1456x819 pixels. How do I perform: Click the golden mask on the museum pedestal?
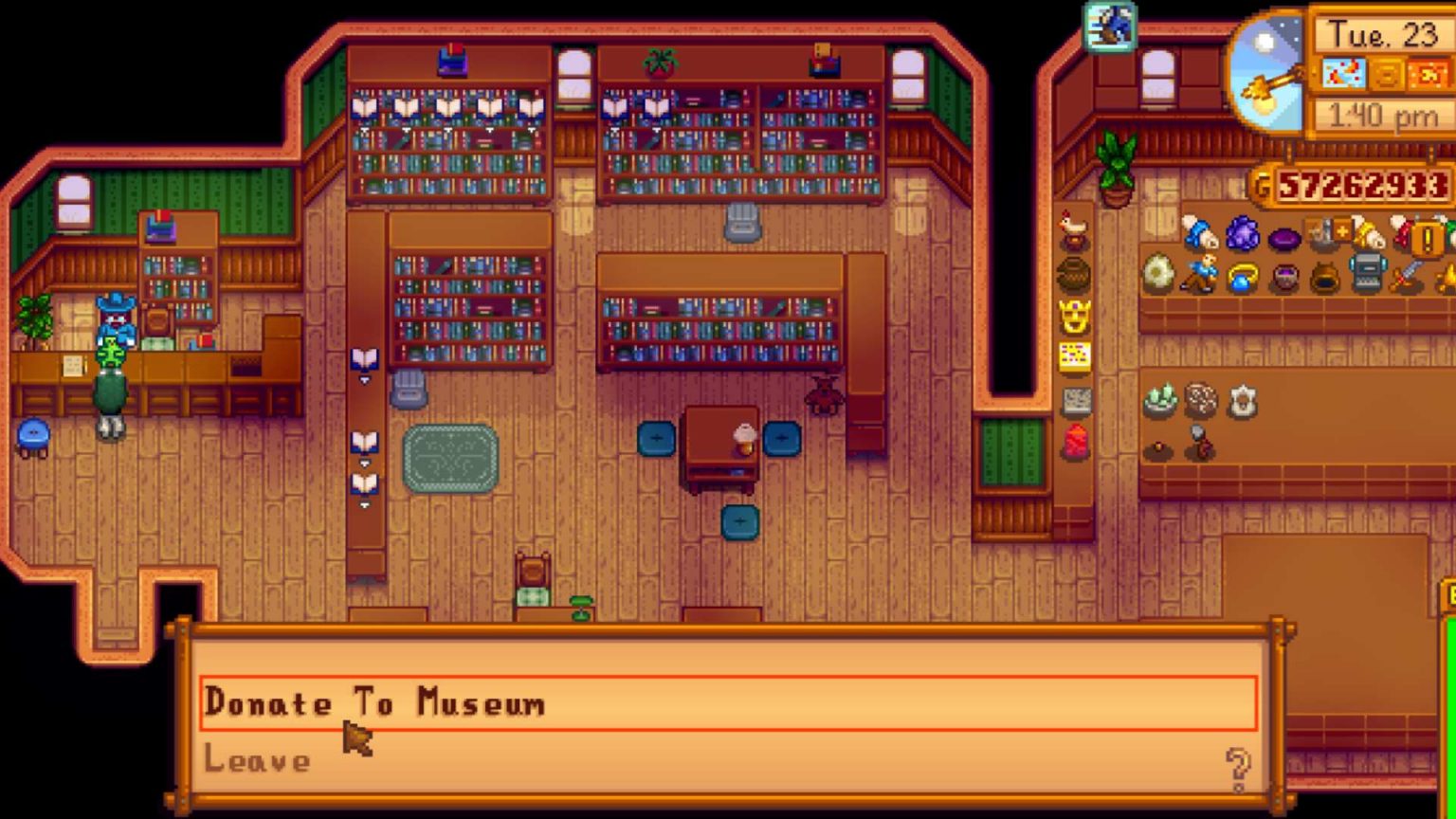click(1074, 316)
